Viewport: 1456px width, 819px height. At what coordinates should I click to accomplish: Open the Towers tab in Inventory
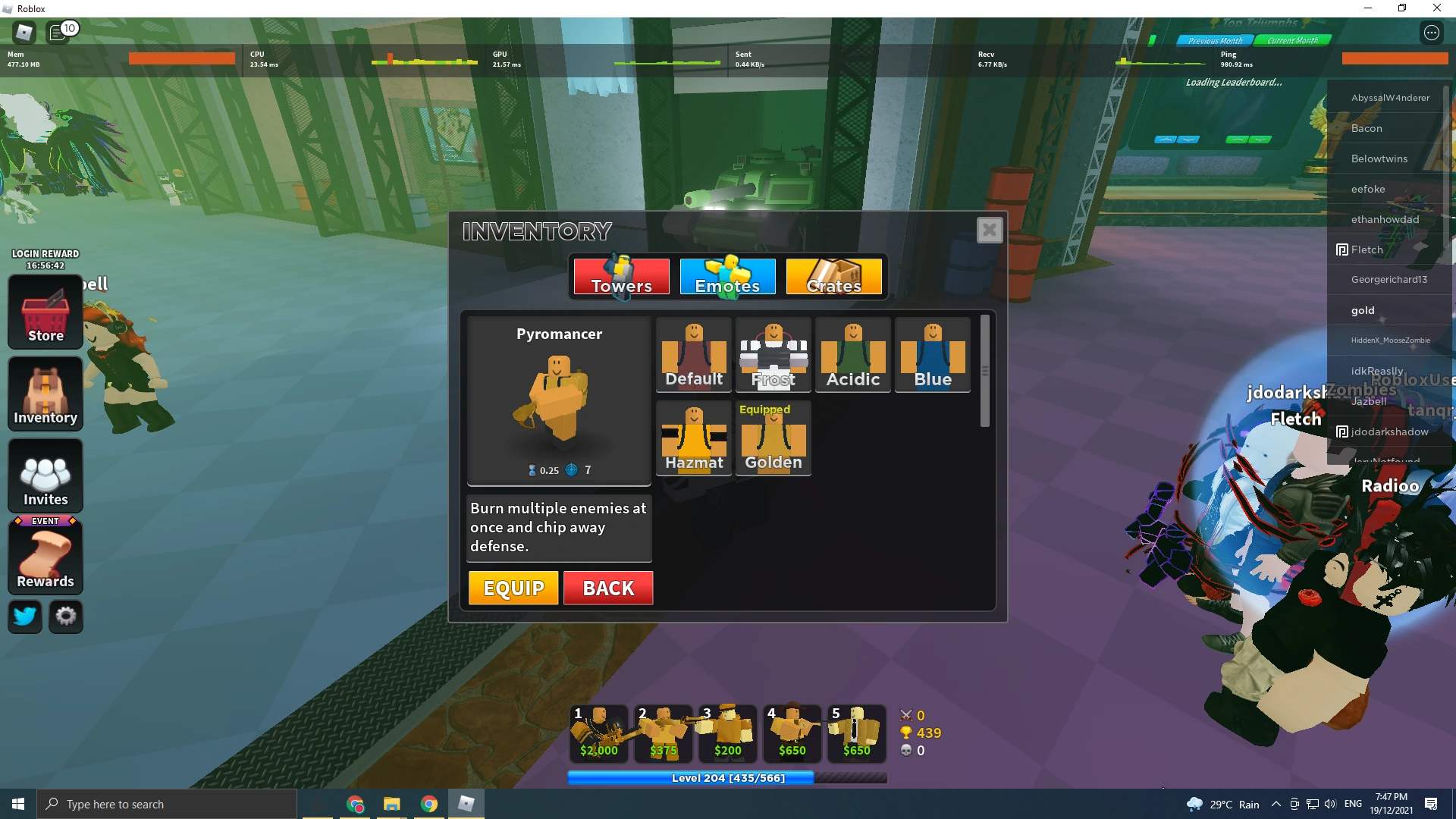(620, 277)
